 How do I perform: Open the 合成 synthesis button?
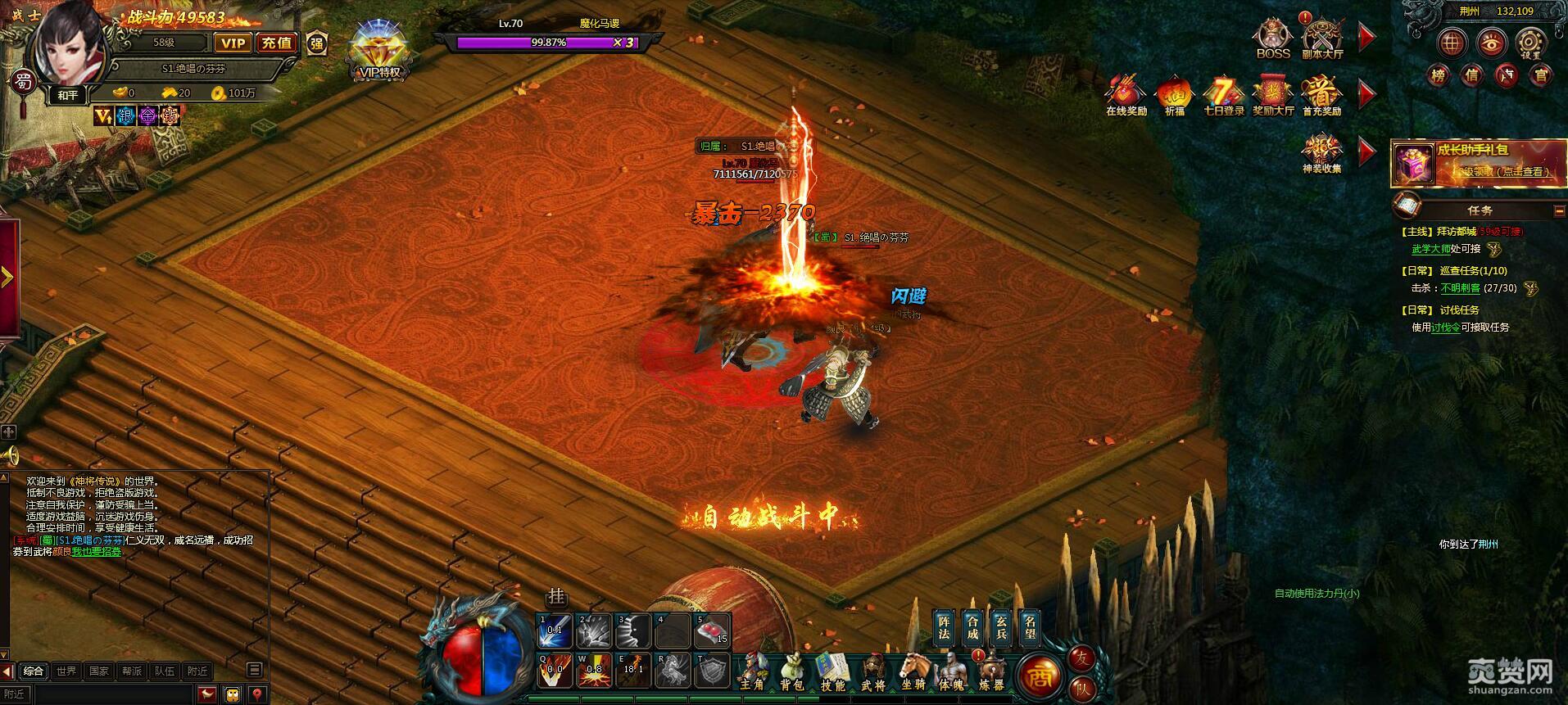(972, 626)
